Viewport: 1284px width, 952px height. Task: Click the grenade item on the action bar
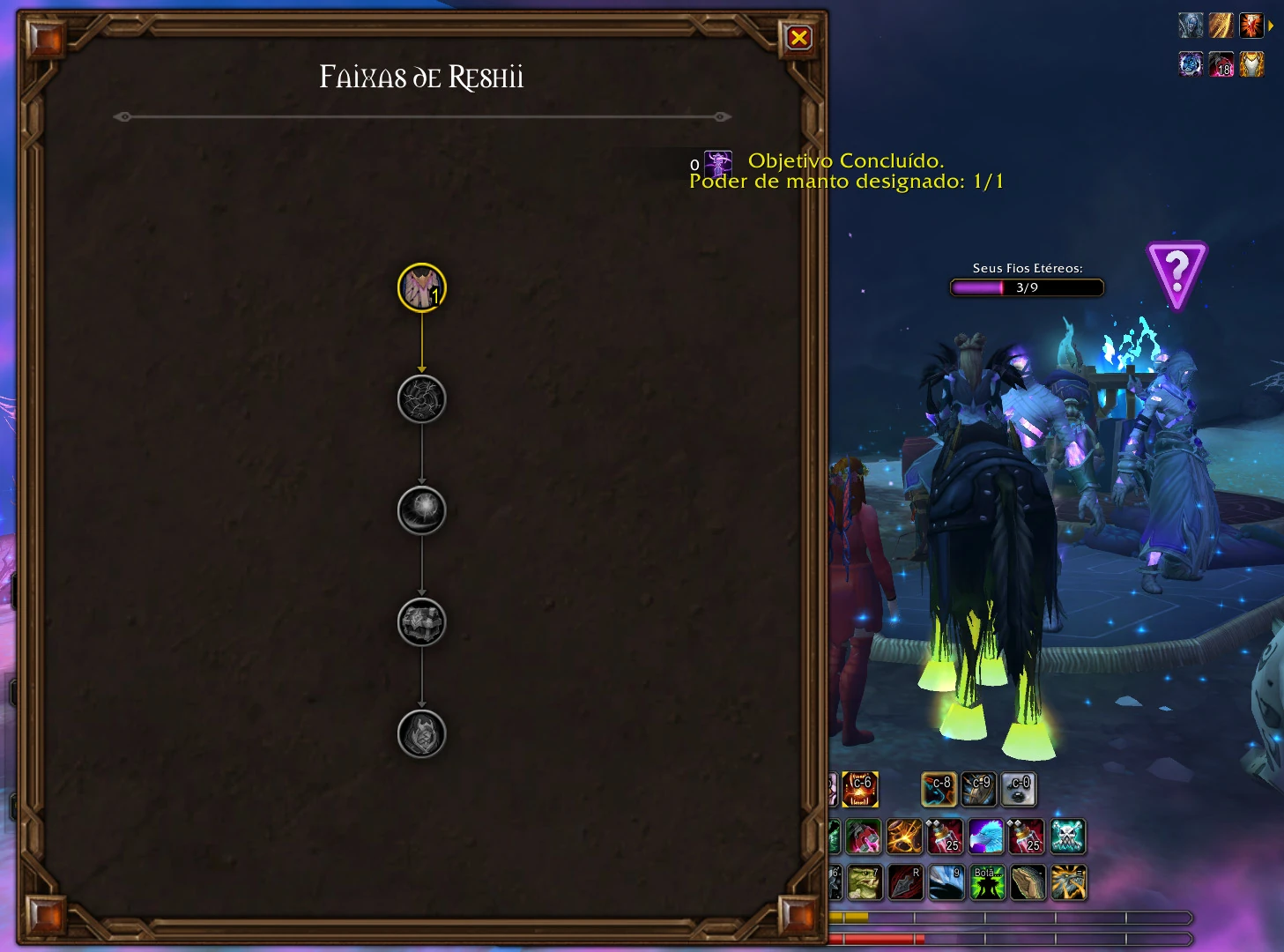[x=864, y=837]
